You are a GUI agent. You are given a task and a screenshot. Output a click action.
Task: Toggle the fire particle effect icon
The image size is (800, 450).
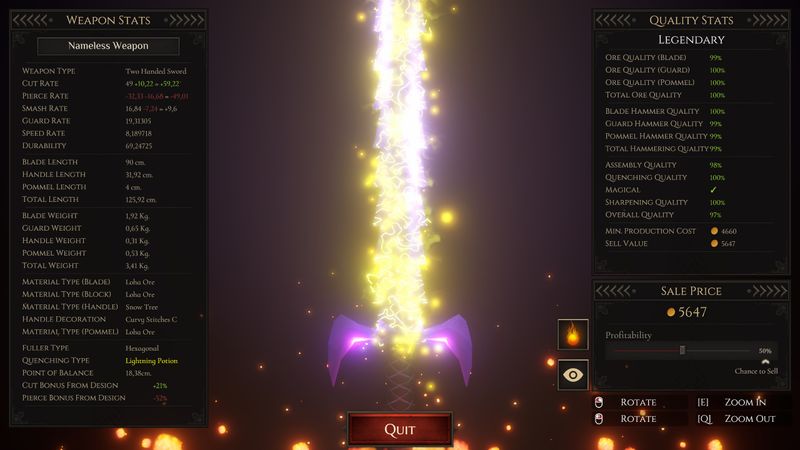coord(573,335)
